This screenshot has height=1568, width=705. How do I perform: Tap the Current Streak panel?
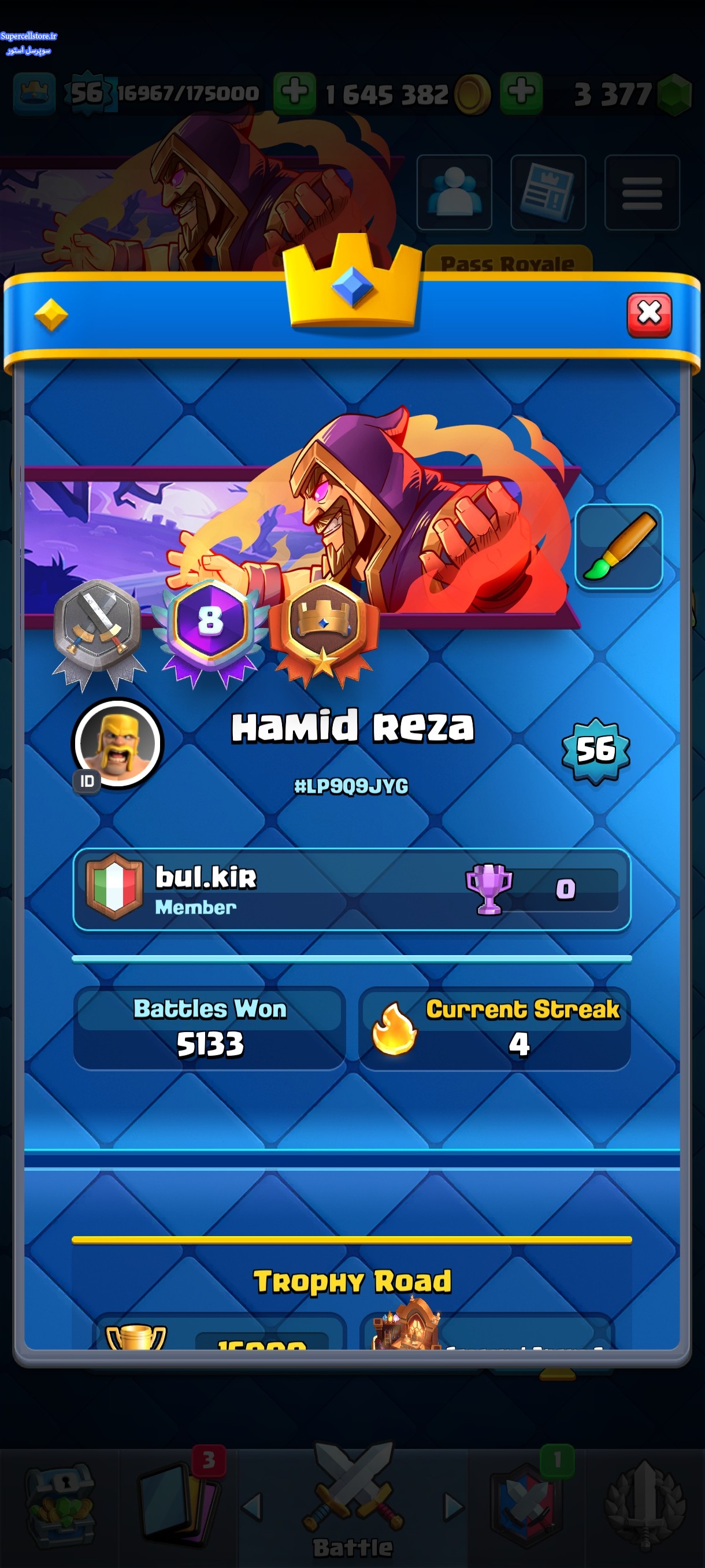point(494,1027)
